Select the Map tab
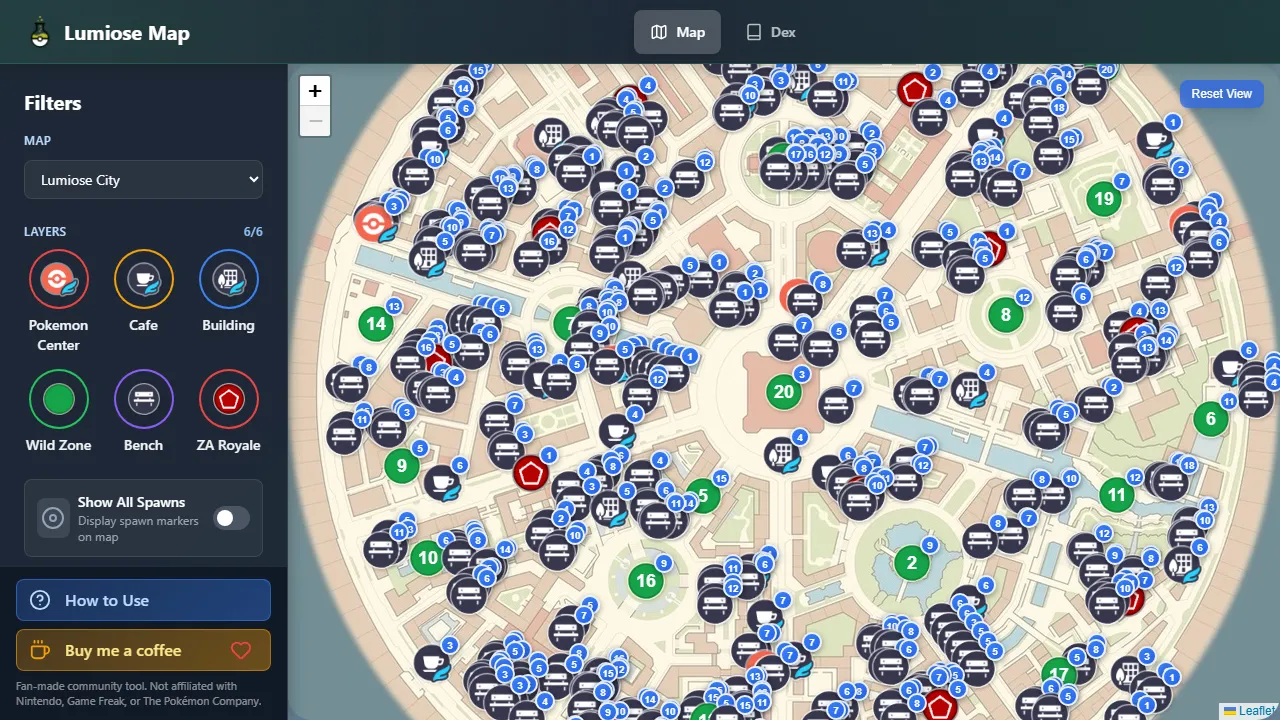Image resolution: width=1280 pixels, height=720 pixels. (677, 31)
